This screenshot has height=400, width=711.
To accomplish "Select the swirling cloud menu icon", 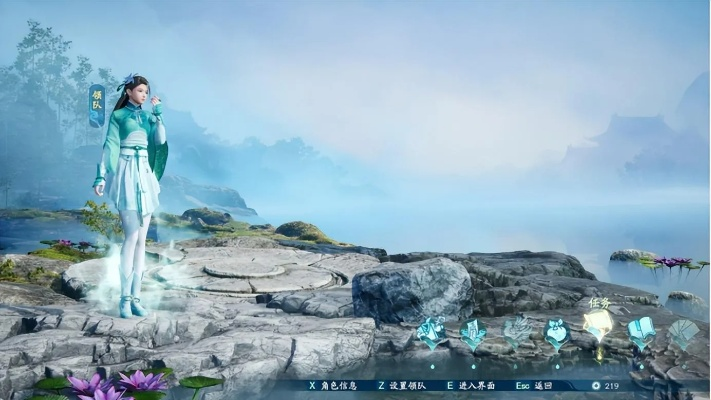I will click(x=516, y=331).
